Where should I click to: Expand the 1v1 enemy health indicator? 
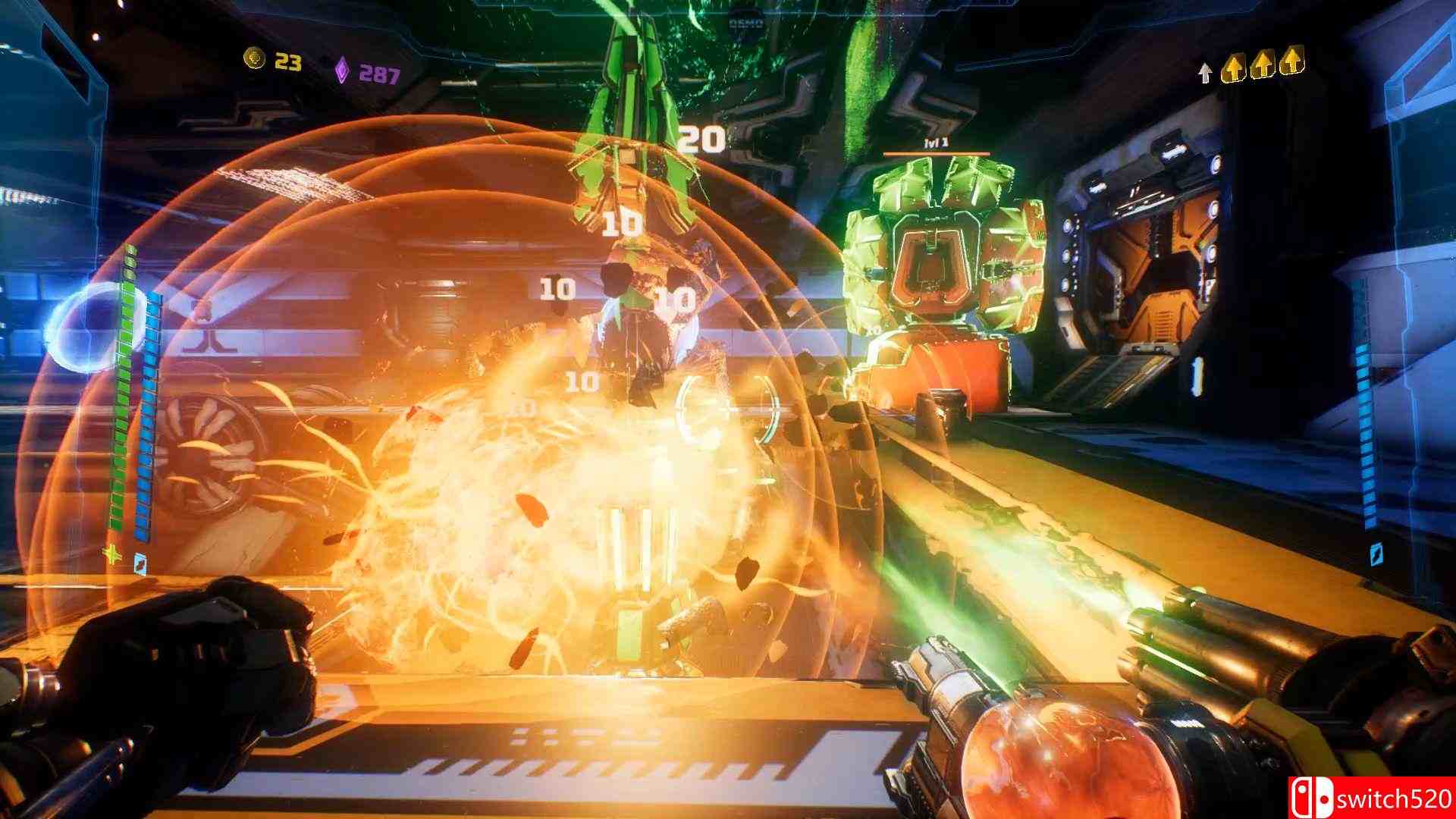point(936,143)
